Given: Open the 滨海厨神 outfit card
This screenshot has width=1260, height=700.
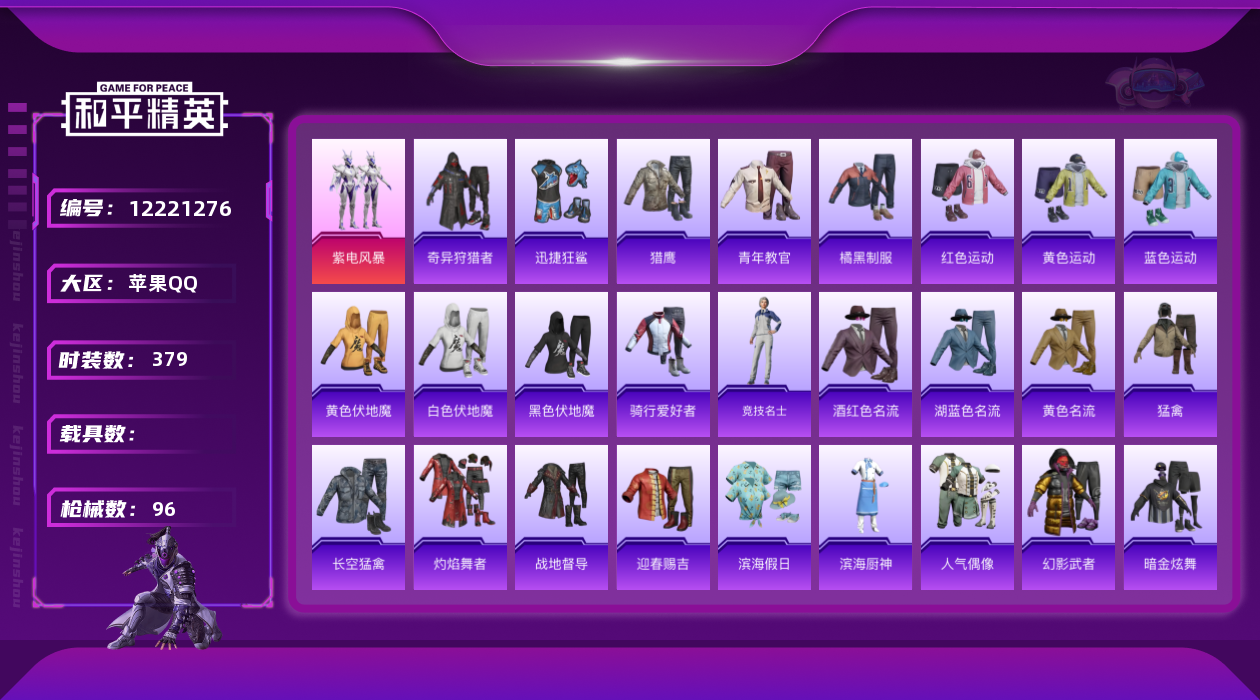Looking at the screenshot, I should pyautogui.click(x=865, y=517).
